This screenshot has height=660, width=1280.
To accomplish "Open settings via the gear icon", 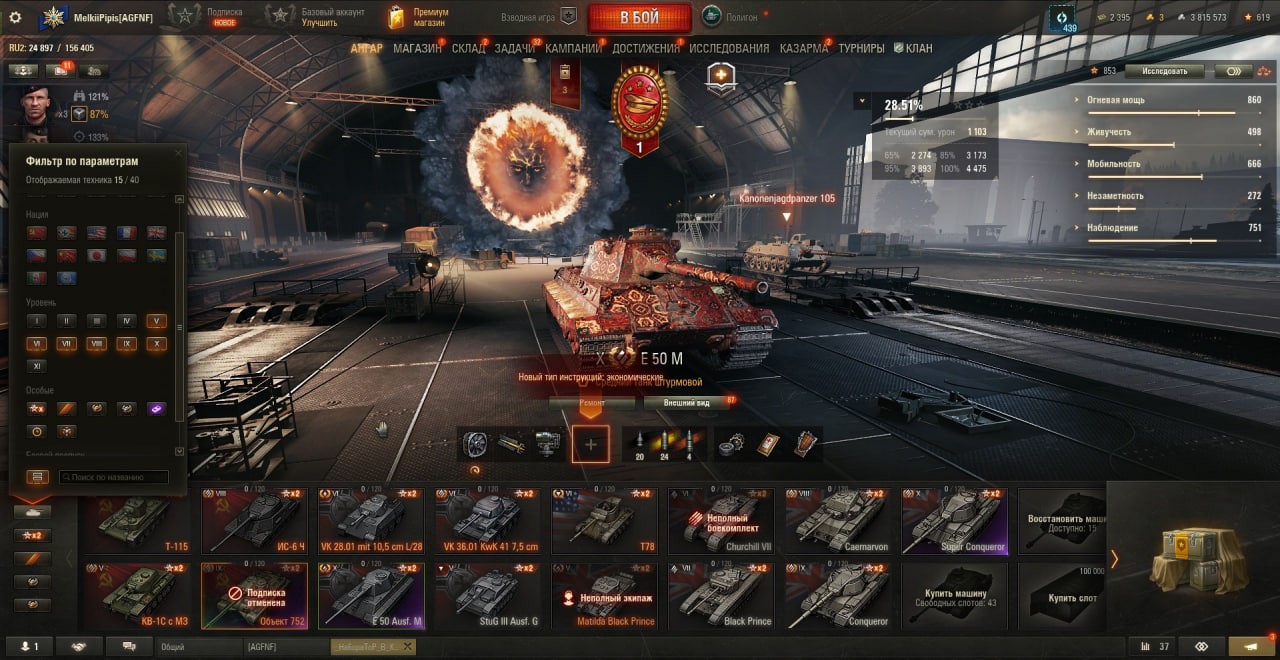I will point(15,17).
